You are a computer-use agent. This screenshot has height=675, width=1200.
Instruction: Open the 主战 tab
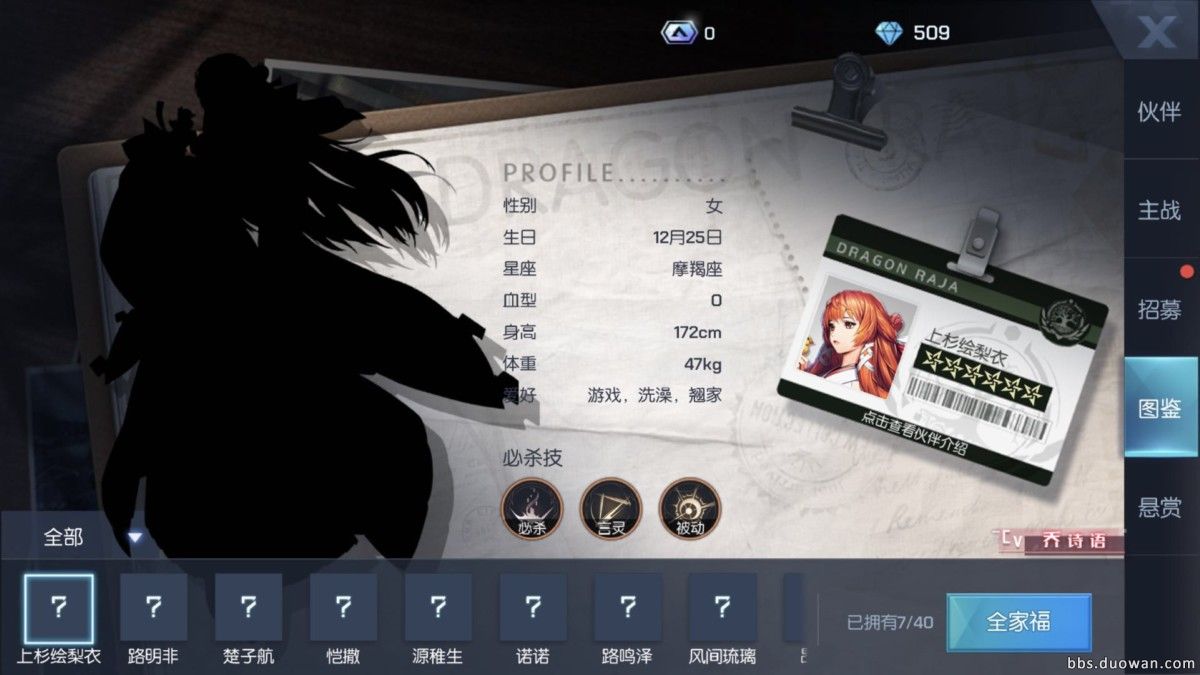(x=1159, y=211)
